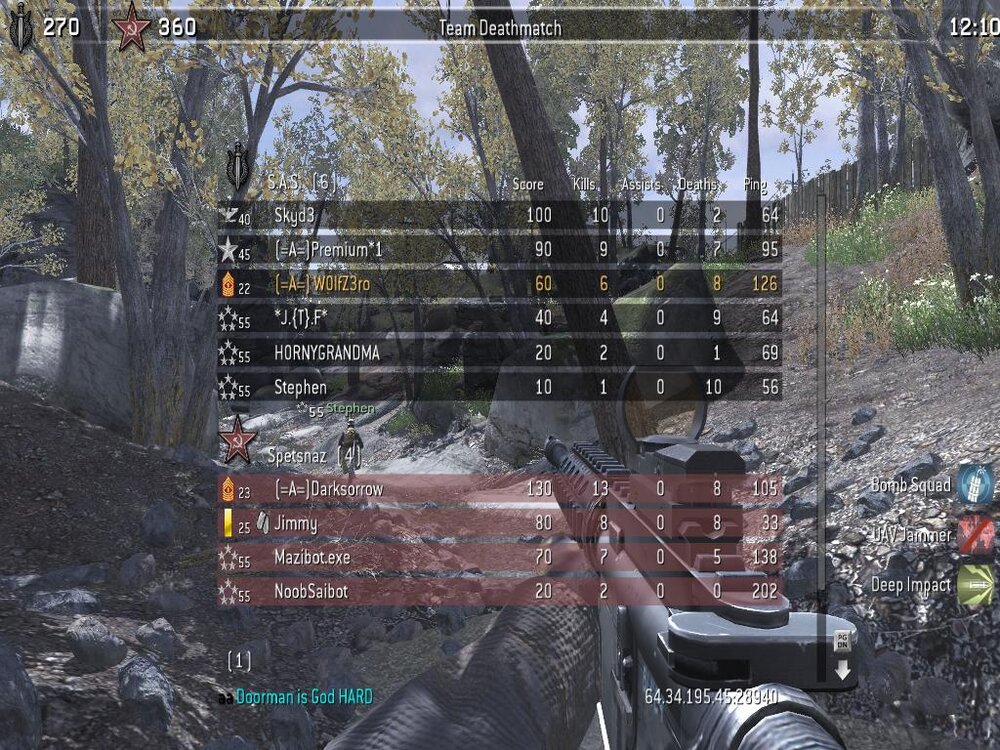This screenshot has height=750, width=1000.
Task: Click the Spetsnaz red star emblem
Action: coord(238,441)
